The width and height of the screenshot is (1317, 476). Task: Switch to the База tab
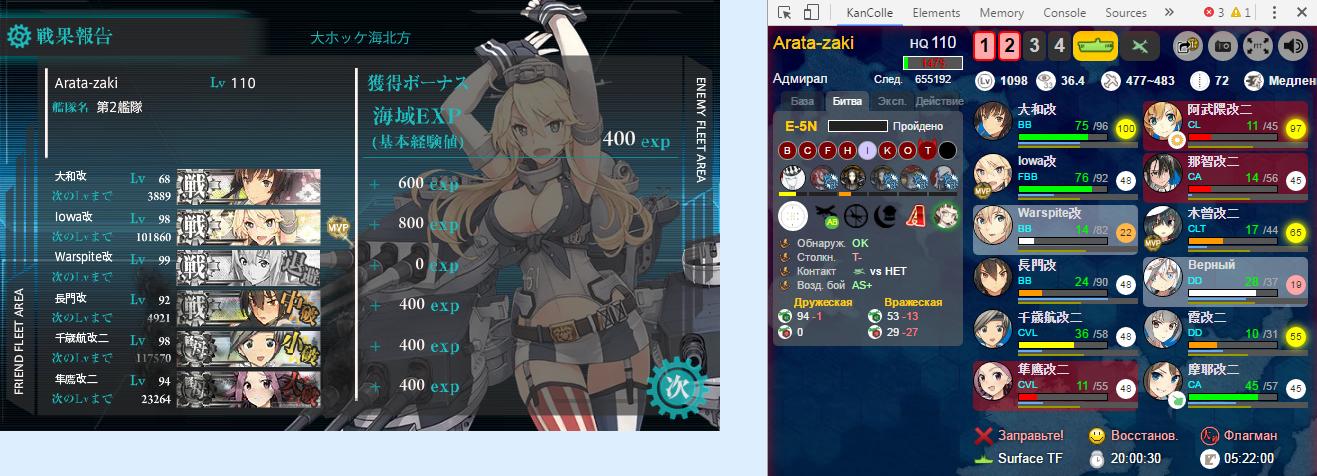pyautogui.click(x=802, y=102)
